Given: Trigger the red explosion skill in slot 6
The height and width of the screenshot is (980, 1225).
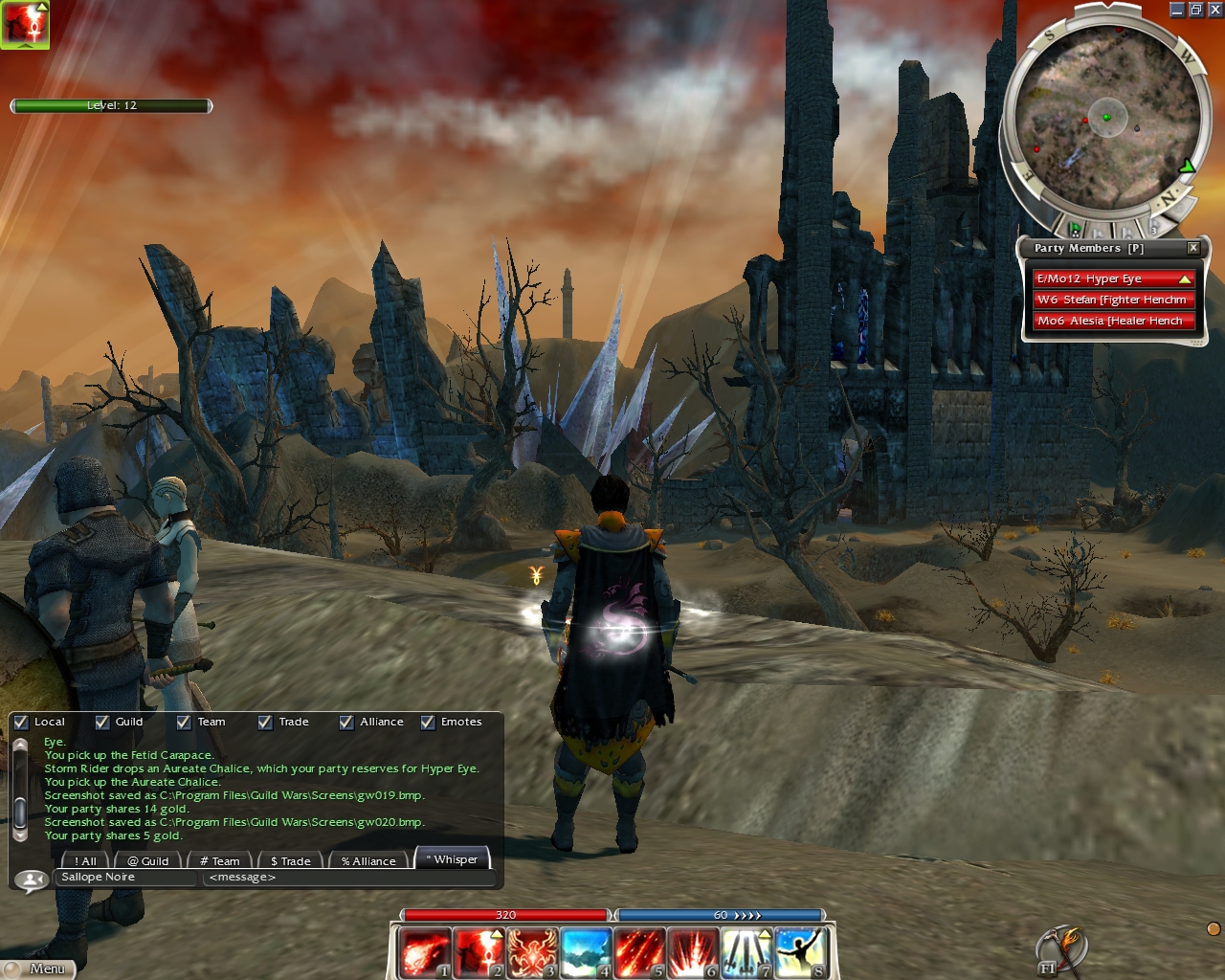Looking at the screenshot, I should (x=692, y=953).
